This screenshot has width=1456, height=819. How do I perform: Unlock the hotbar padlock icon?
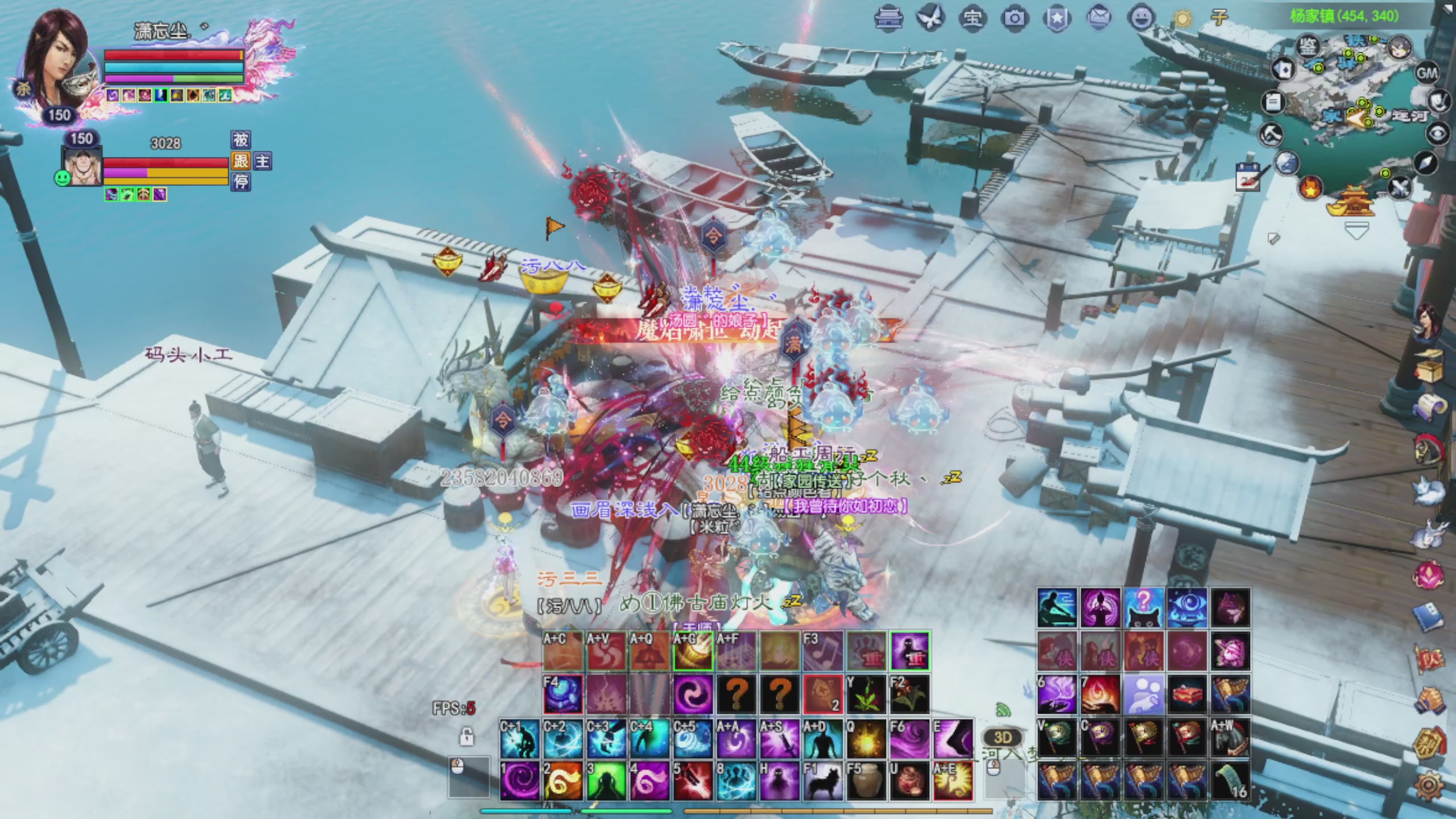pos(466,737)
